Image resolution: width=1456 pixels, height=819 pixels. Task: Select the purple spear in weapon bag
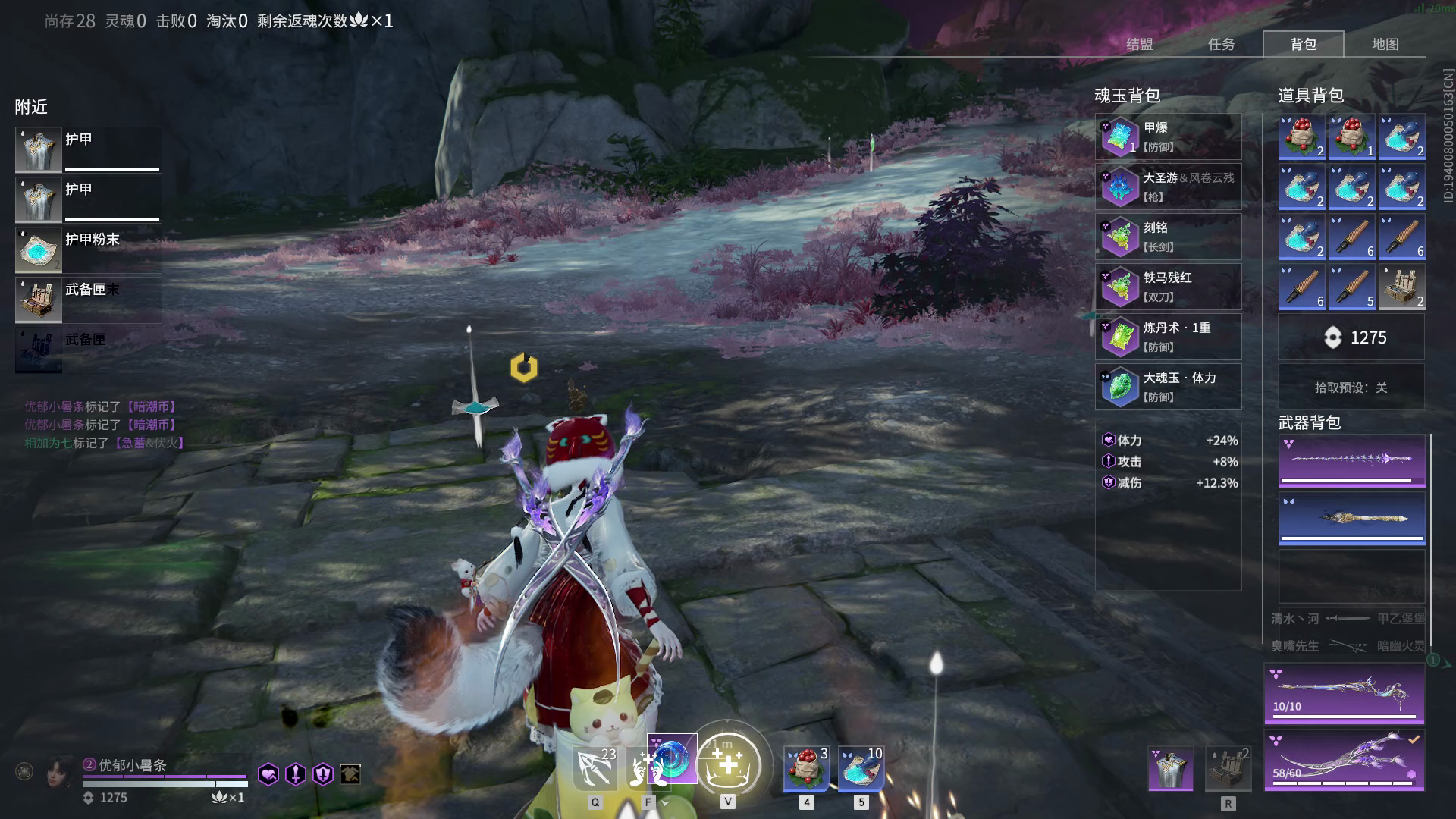[x=1351, y=461]
